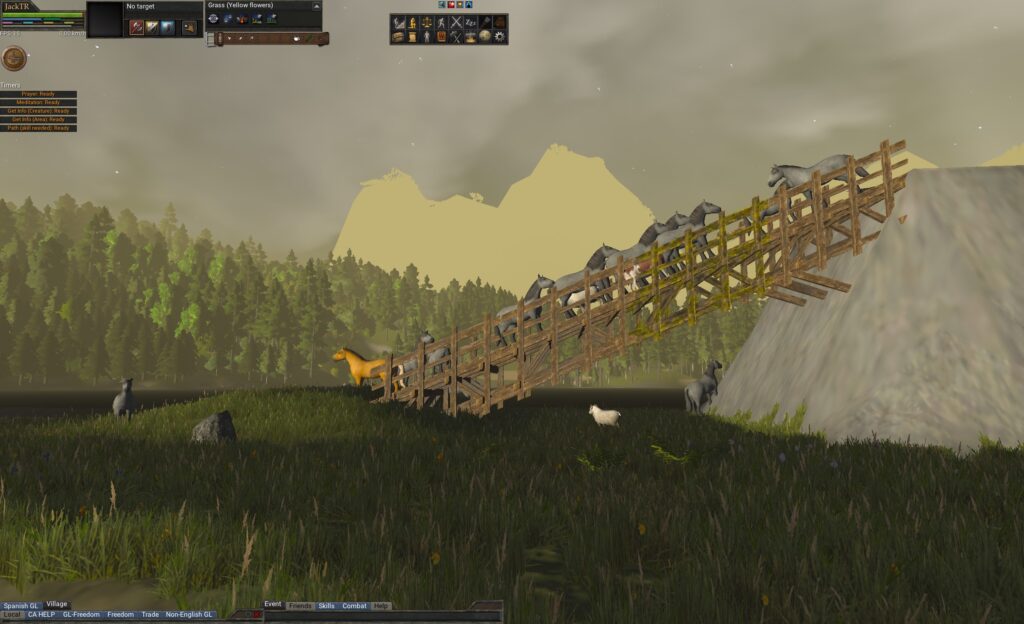Open the Friends tab

(x=300, y=606)
